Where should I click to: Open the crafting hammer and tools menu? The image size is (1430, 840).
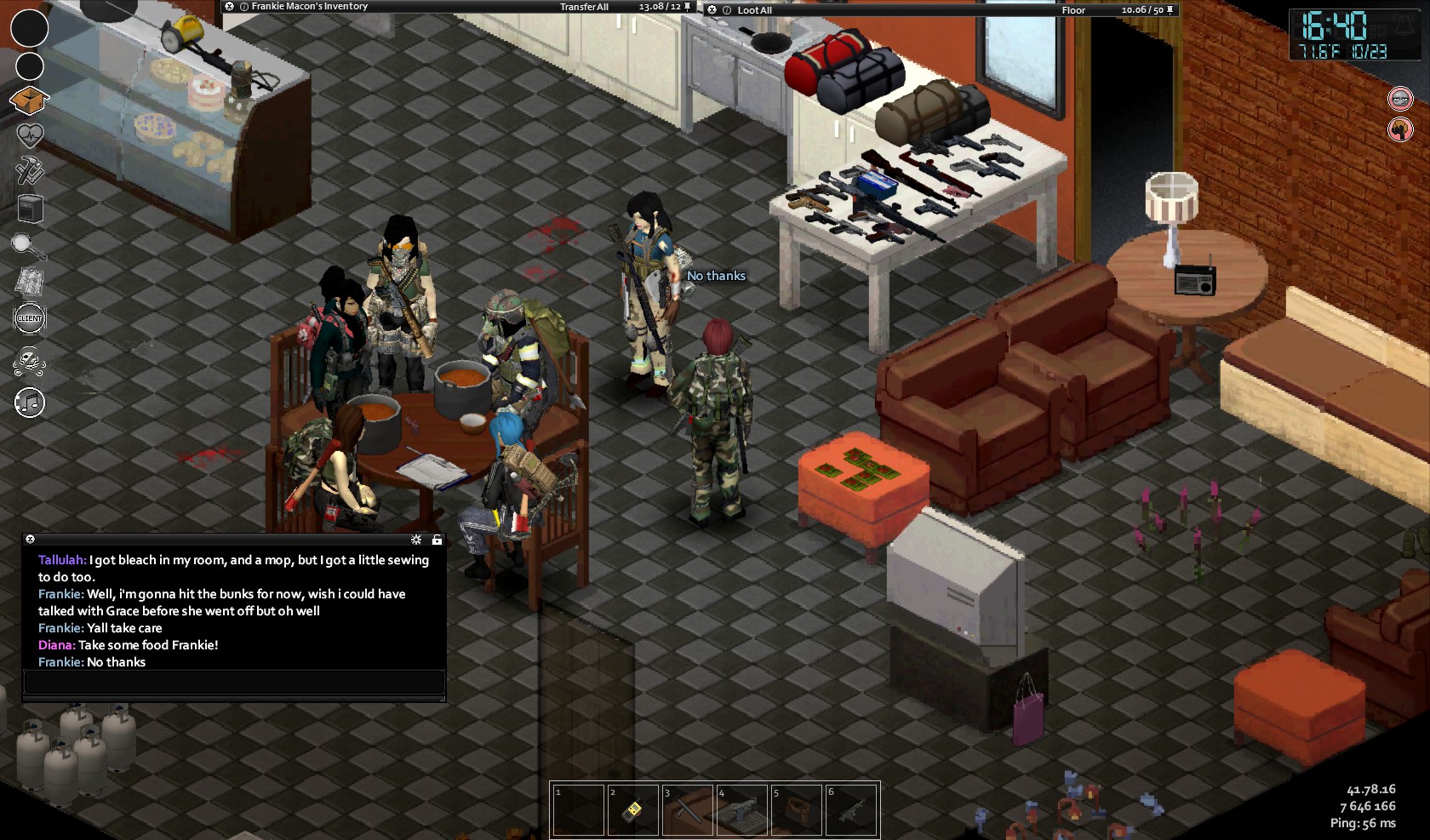pos(30,170)
